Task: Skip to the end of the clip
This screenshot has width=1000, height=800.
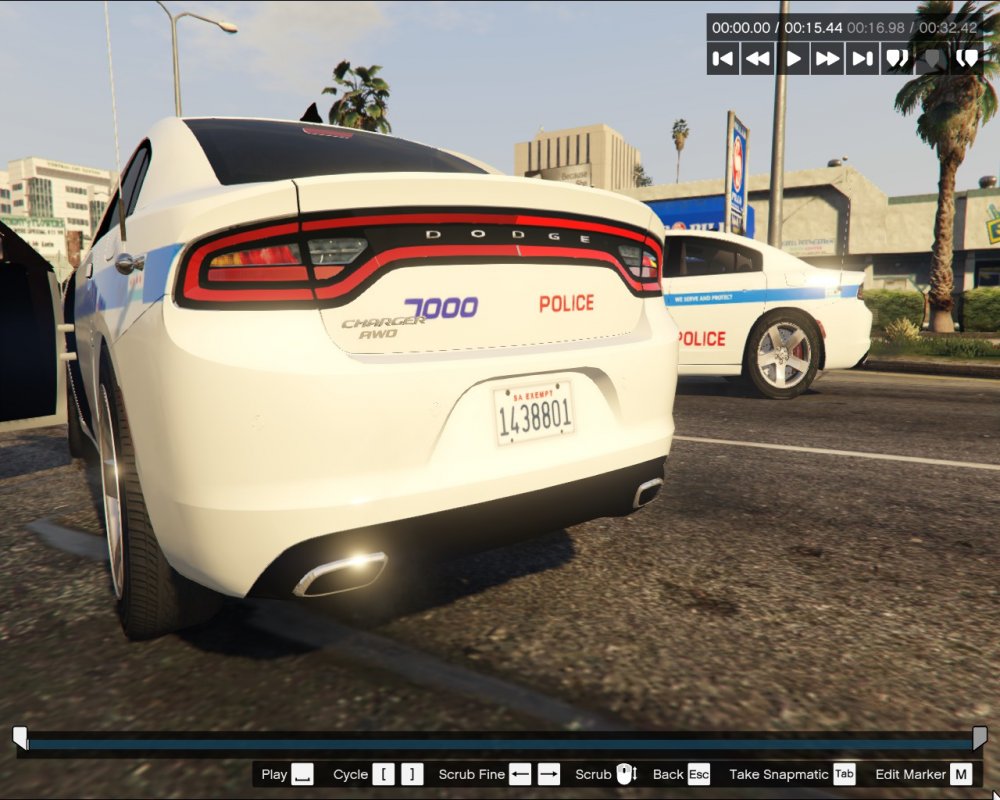Action: [862, 59]
